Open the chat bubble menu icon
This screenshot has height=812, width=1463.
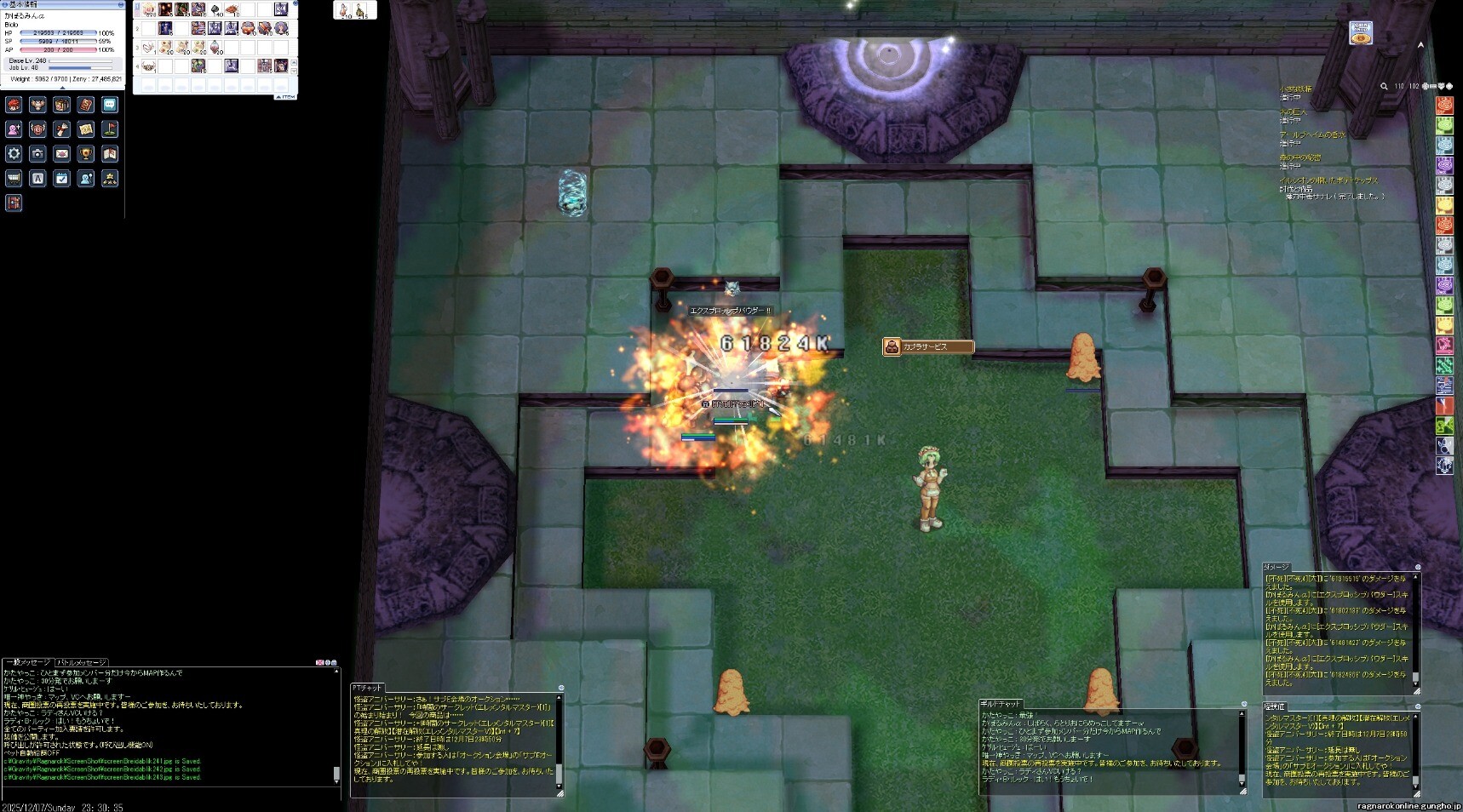click(110, 105)
